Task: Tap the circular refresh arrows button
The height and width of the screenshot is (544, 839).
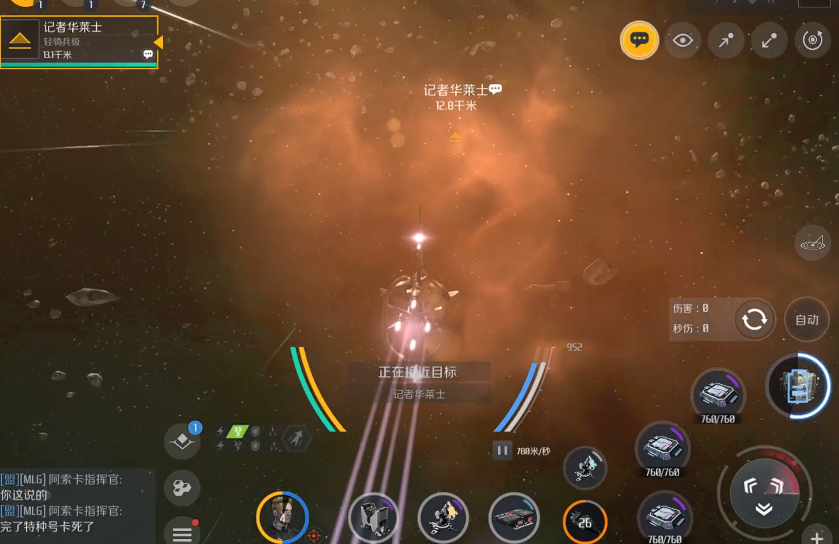Action: click(x=755, y=320)
